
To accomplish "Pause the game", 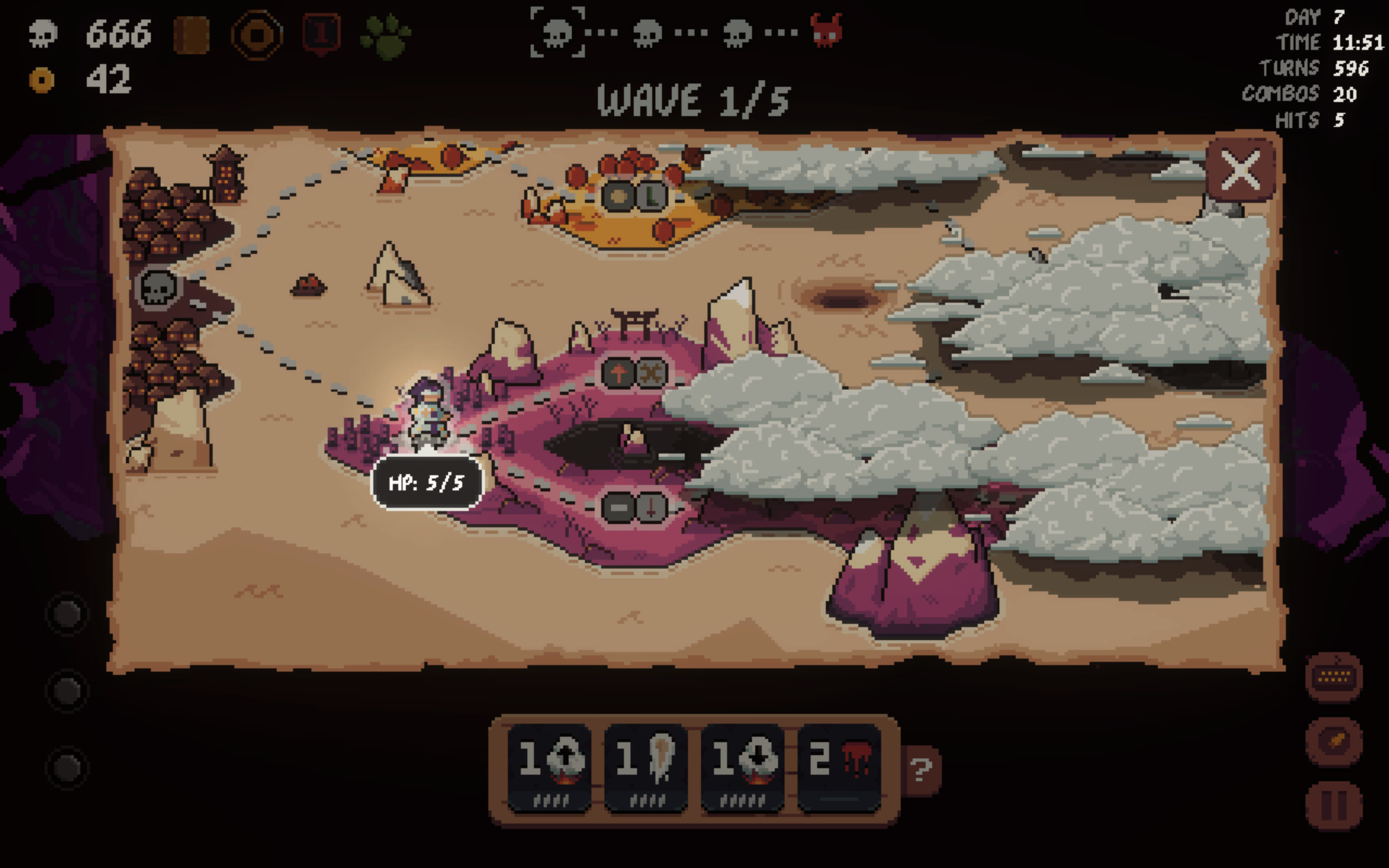I will click(x=1333, y=805).
